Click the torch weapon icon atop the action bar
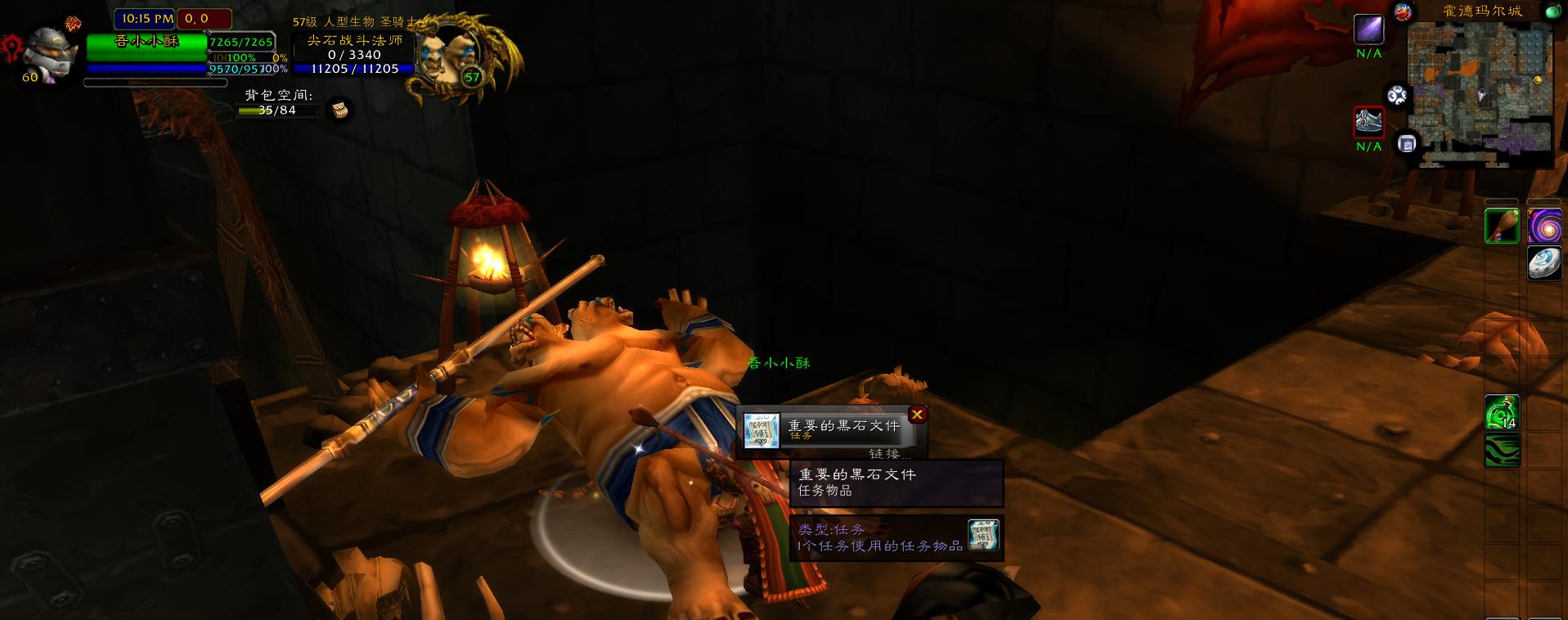Image resolution: width=1568 pixels, height=620 pixels. click(x=1503, y=227)
